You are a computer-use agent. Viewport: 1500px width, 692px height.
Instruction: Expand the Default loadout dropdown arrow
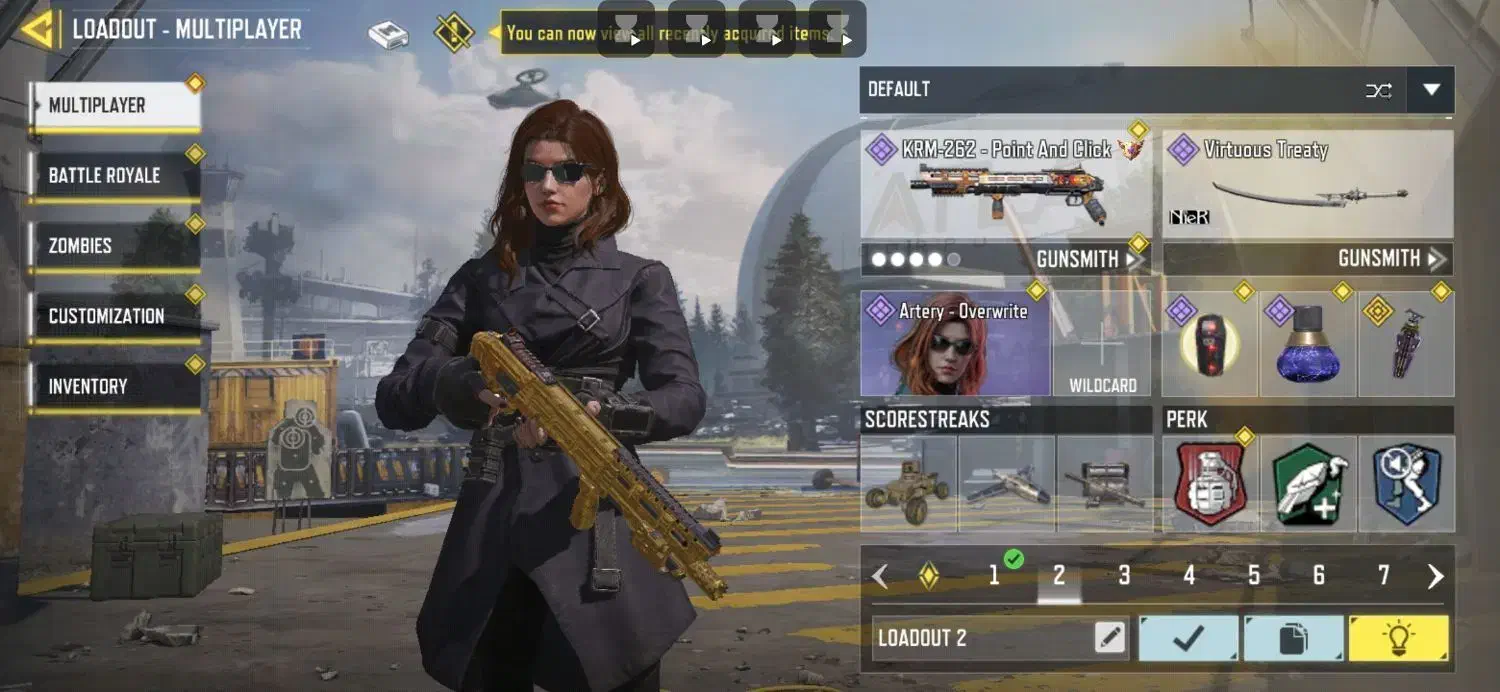click(x=1431, y=90)
